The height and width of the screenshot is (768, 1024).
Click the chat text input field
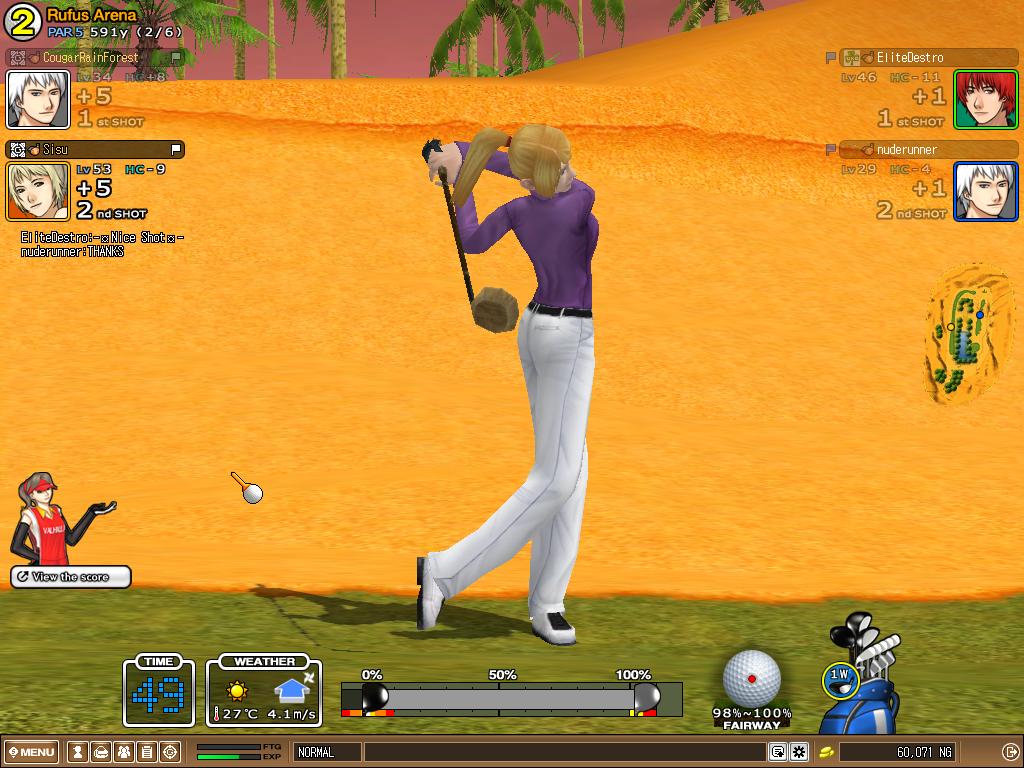coord(565,752)
